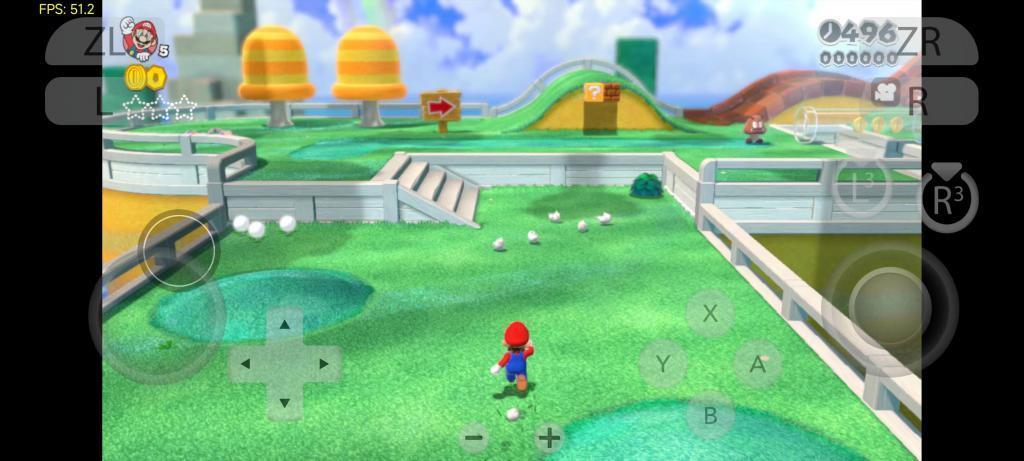Screen dimensions: 1024x461
Task: Tap the R3 stick-click button
Action: pos(947,196)
